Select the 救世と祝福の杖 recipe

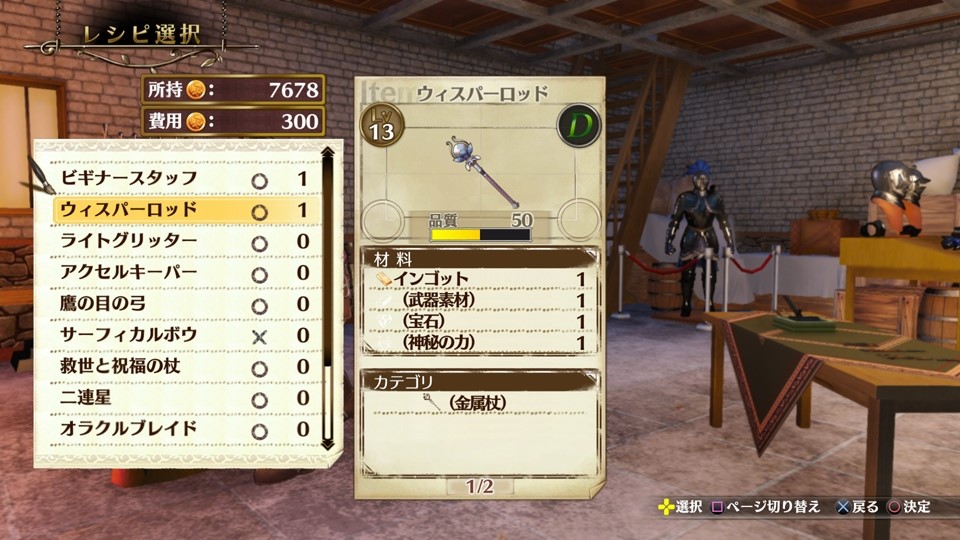(185, 366)
